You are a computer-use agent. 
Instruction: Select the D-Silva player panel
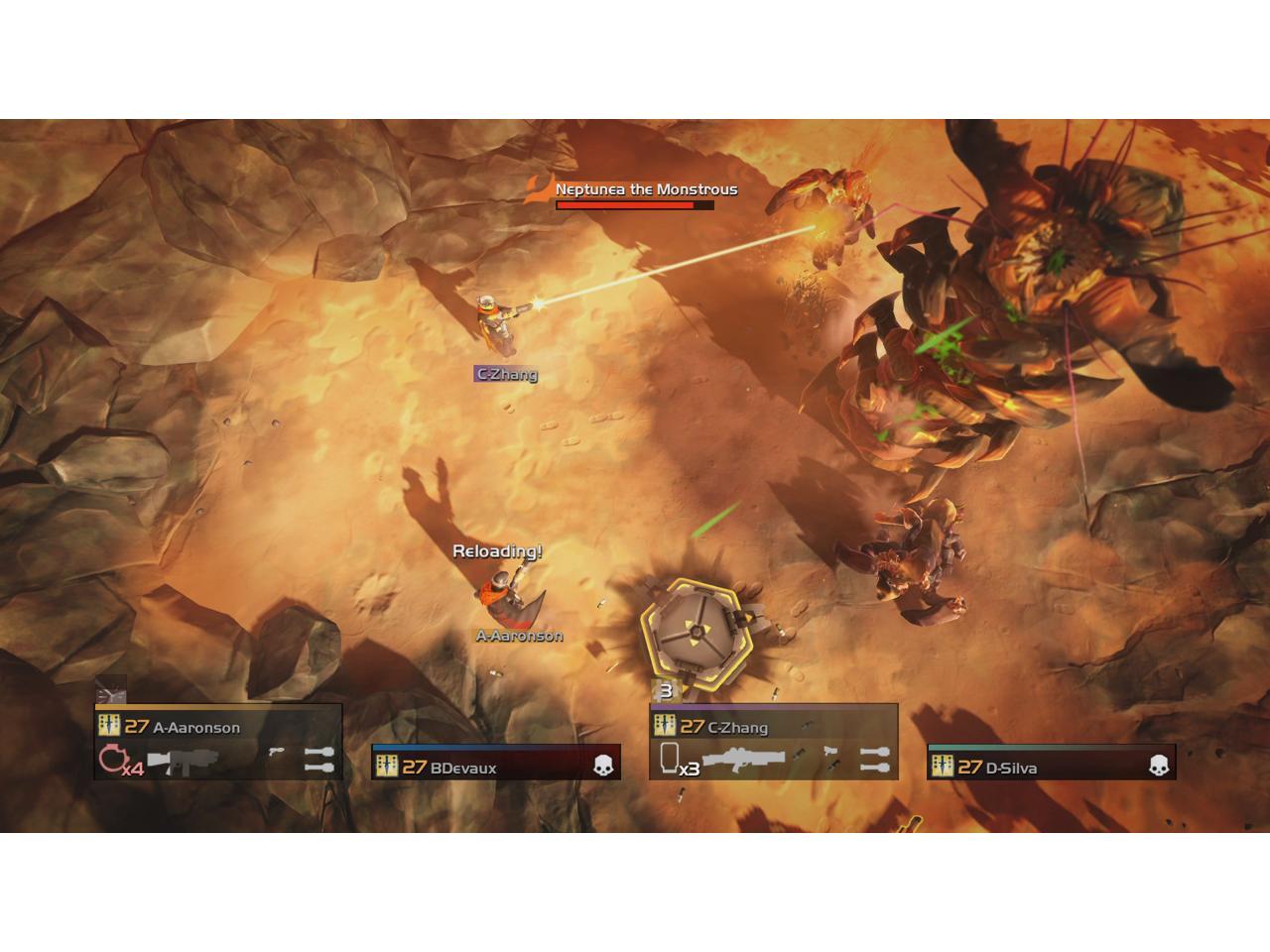click(x=1051, y=765)
